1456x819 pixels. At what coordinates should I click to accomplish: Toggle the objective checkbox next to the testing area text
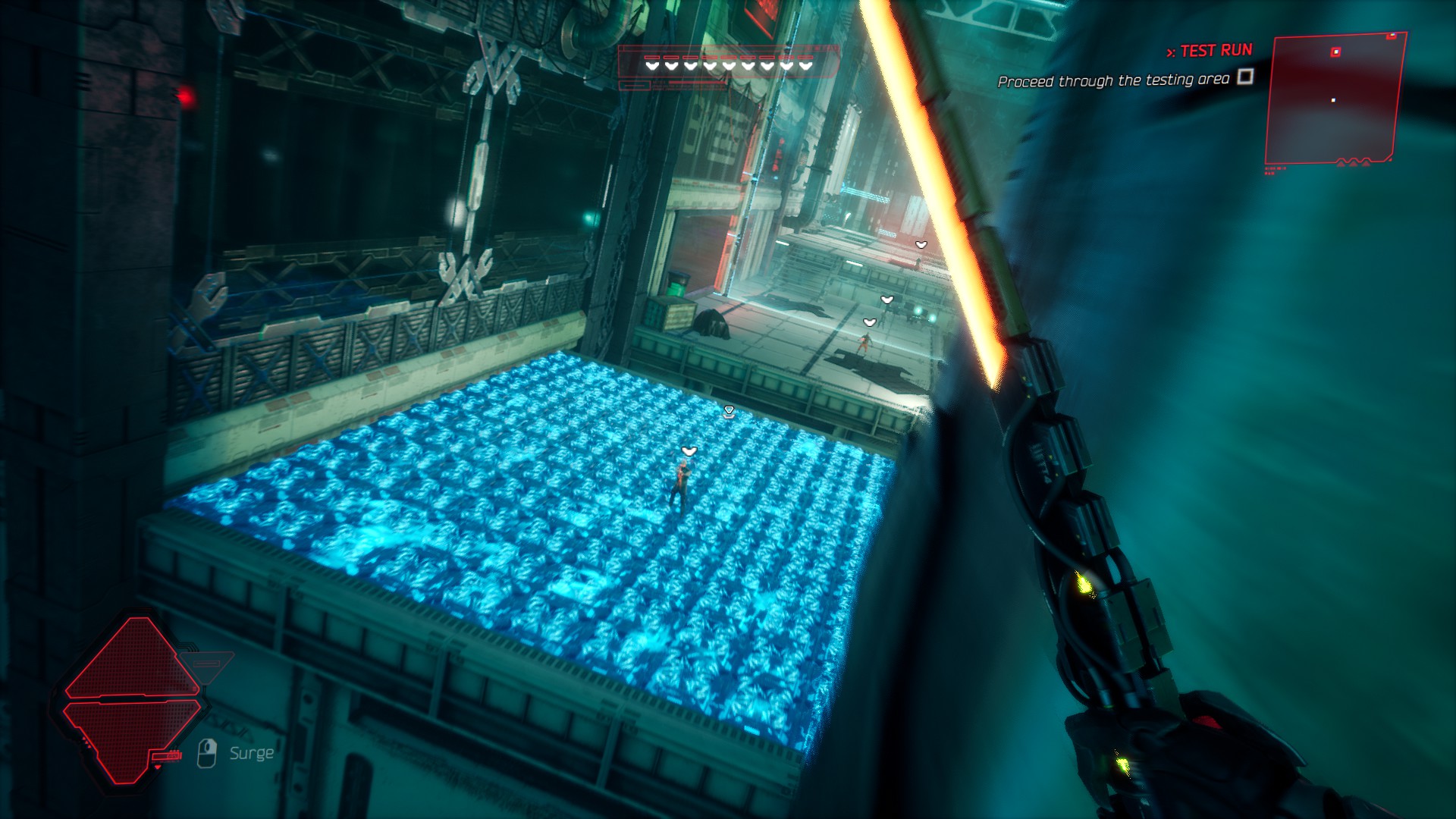[1245, 78]
